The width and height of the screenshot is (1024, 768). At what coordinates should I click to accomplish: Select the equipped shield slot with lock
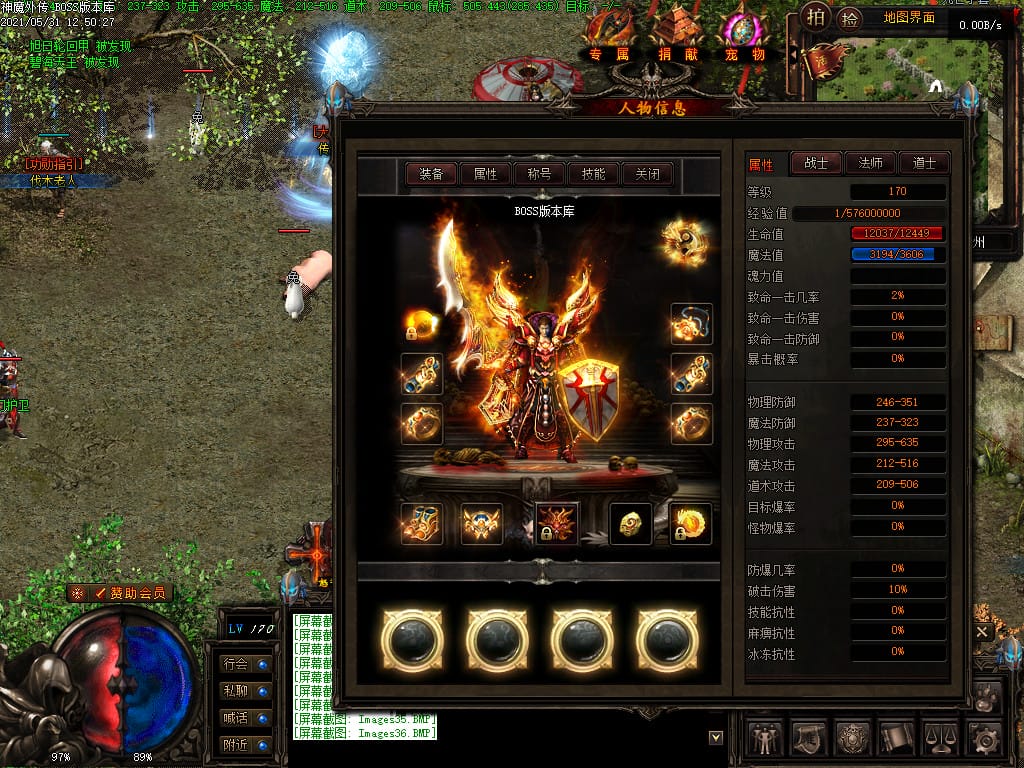(690, 524)
